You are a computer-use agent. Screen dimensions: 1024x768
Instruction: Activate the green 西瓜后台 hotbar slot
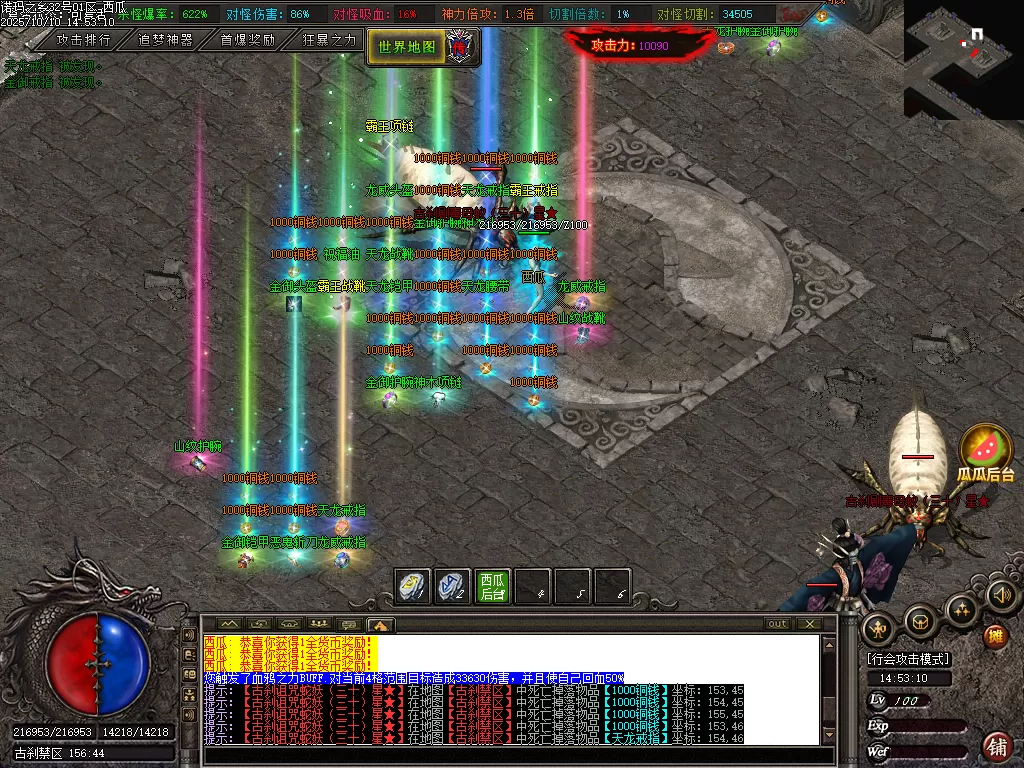492,587
